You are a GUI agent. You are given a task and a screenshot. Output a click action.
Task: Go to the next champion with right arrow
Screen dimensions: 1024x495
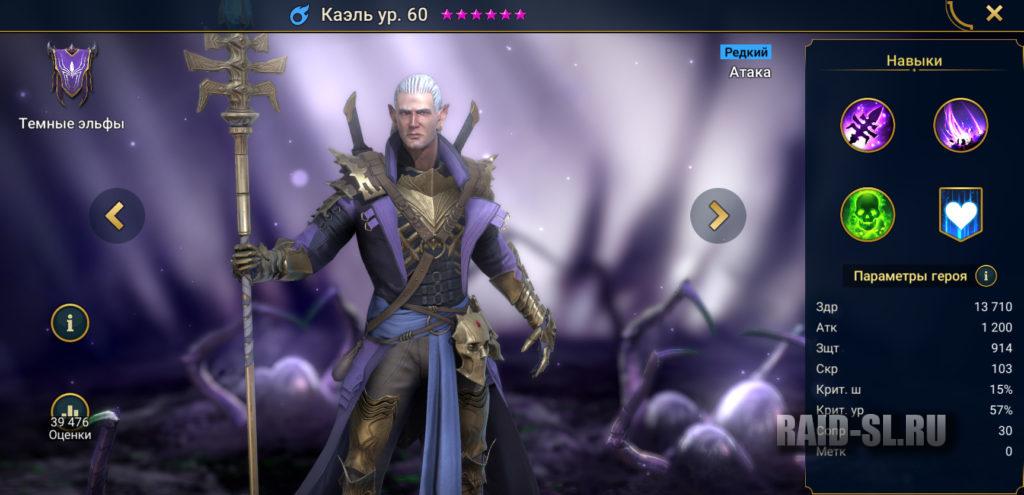point(718,215)
